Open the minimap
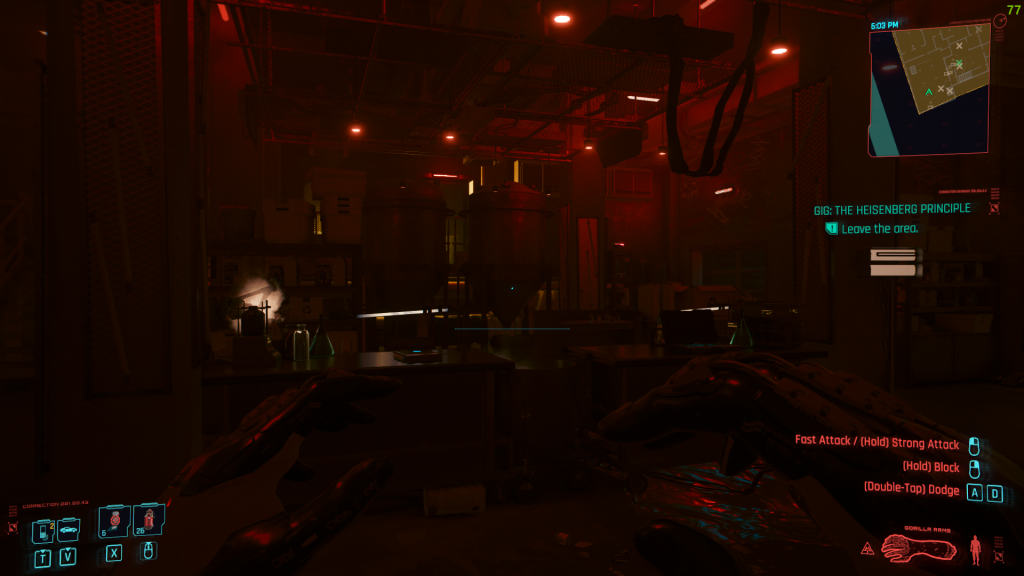Screen dimensions: 1024x576 coord(929,90)
